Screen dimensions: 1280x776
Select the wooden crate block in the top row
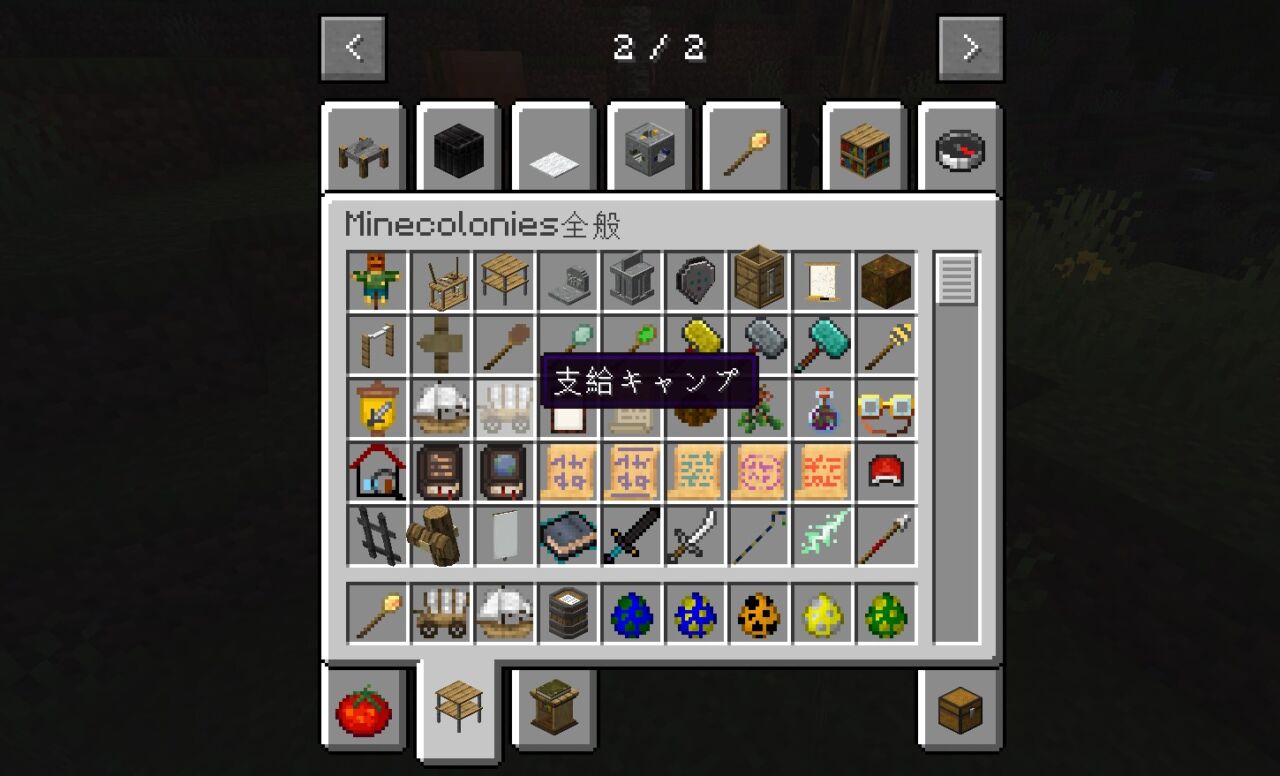click(x=760, y=280)
